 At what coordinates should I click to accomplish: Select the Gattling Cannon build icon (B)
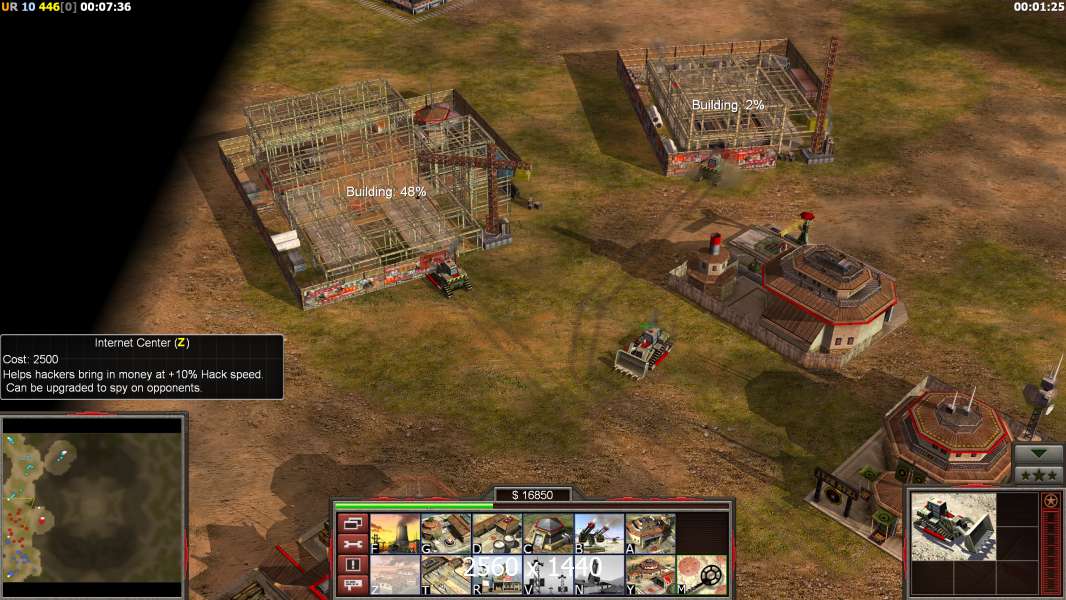point(600,534)
